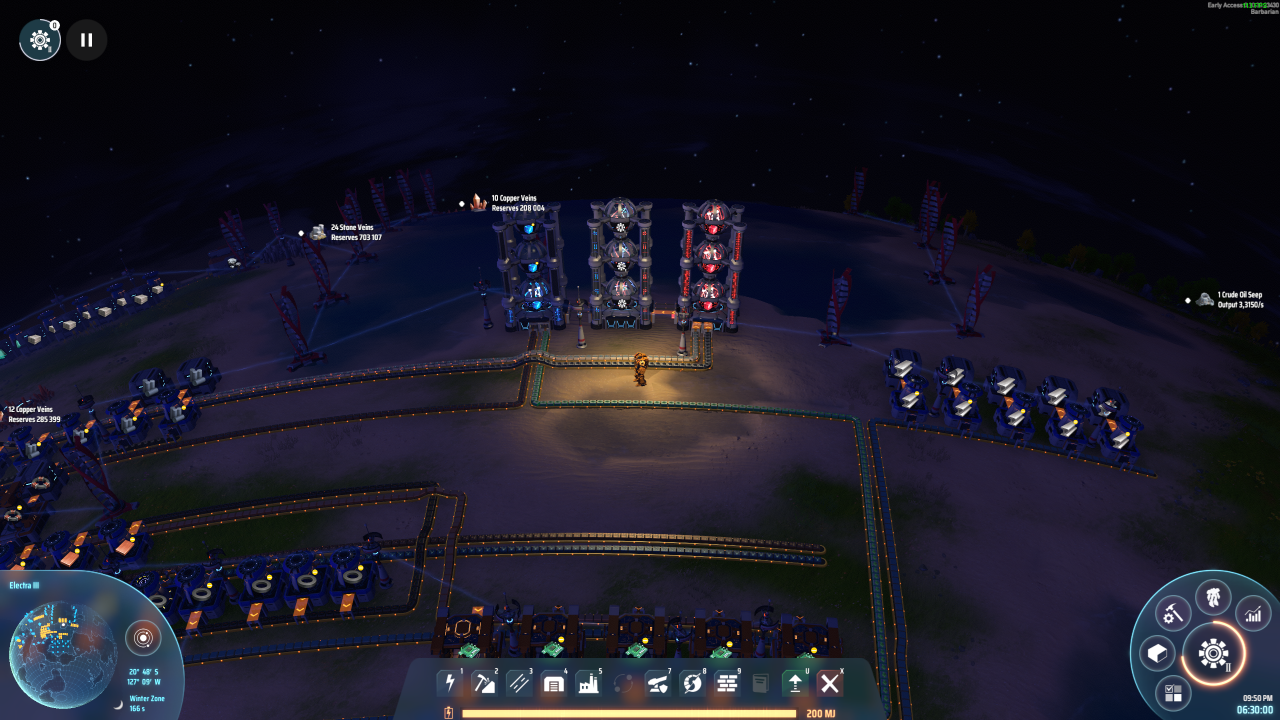
Task: Select the storage warehouse build category
Action: pyautogui.click(x=553, y=683)
